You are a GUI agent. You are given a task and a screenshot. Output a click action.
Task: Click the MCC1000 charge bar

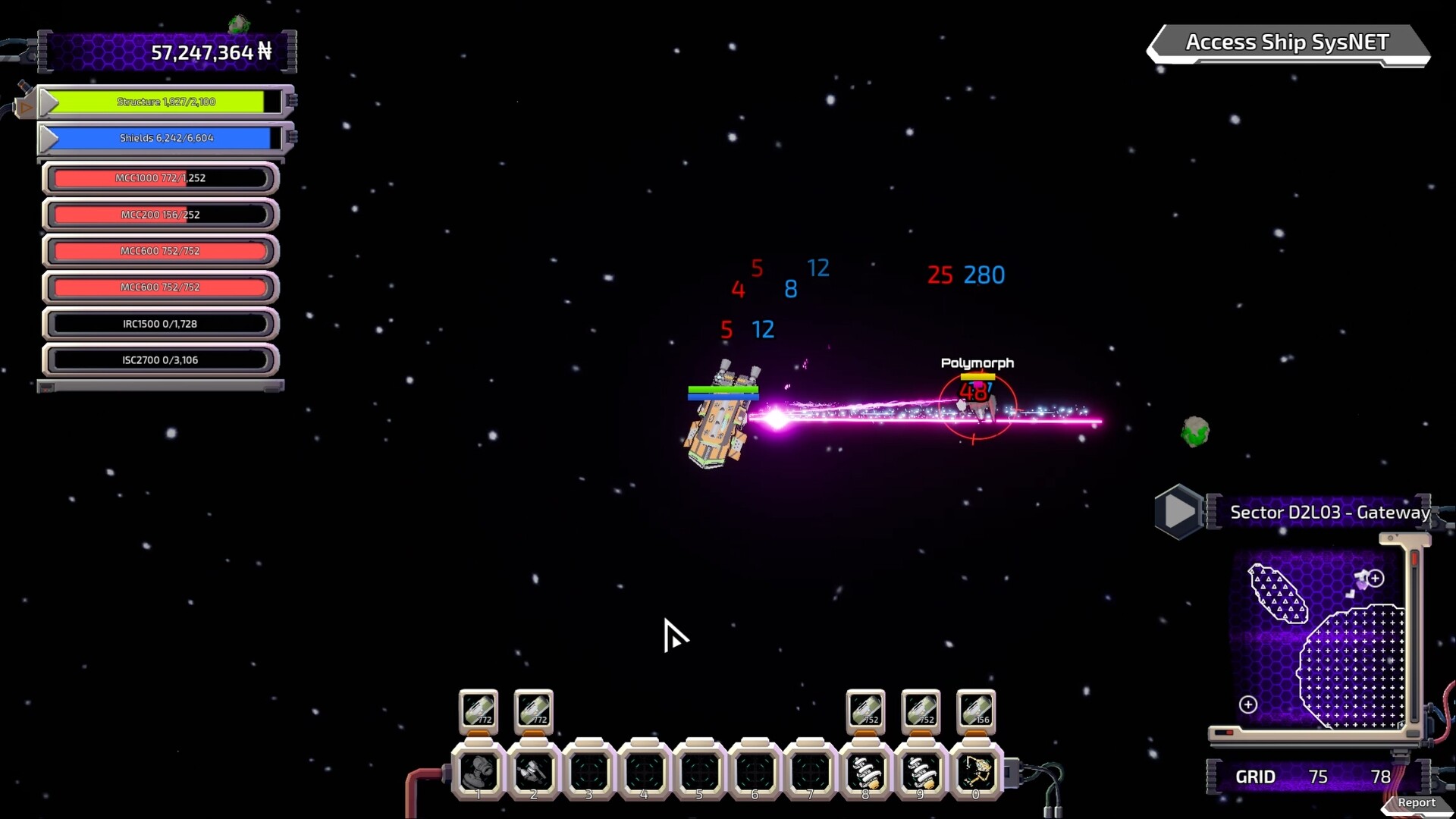tap(160, 177)
